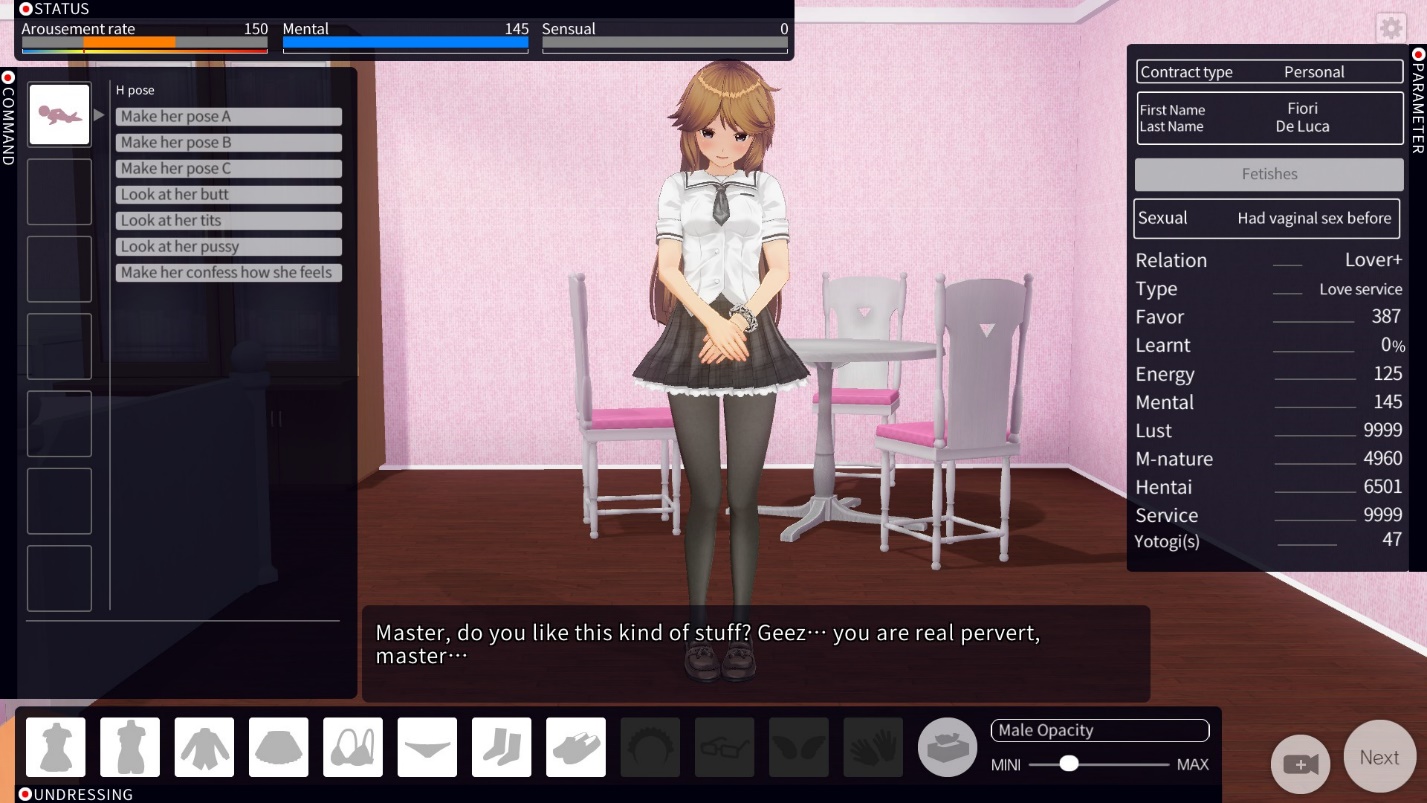Open the Fetishes panel button
This screenshot has height=803, width=1427.
tap(1268, 174)
